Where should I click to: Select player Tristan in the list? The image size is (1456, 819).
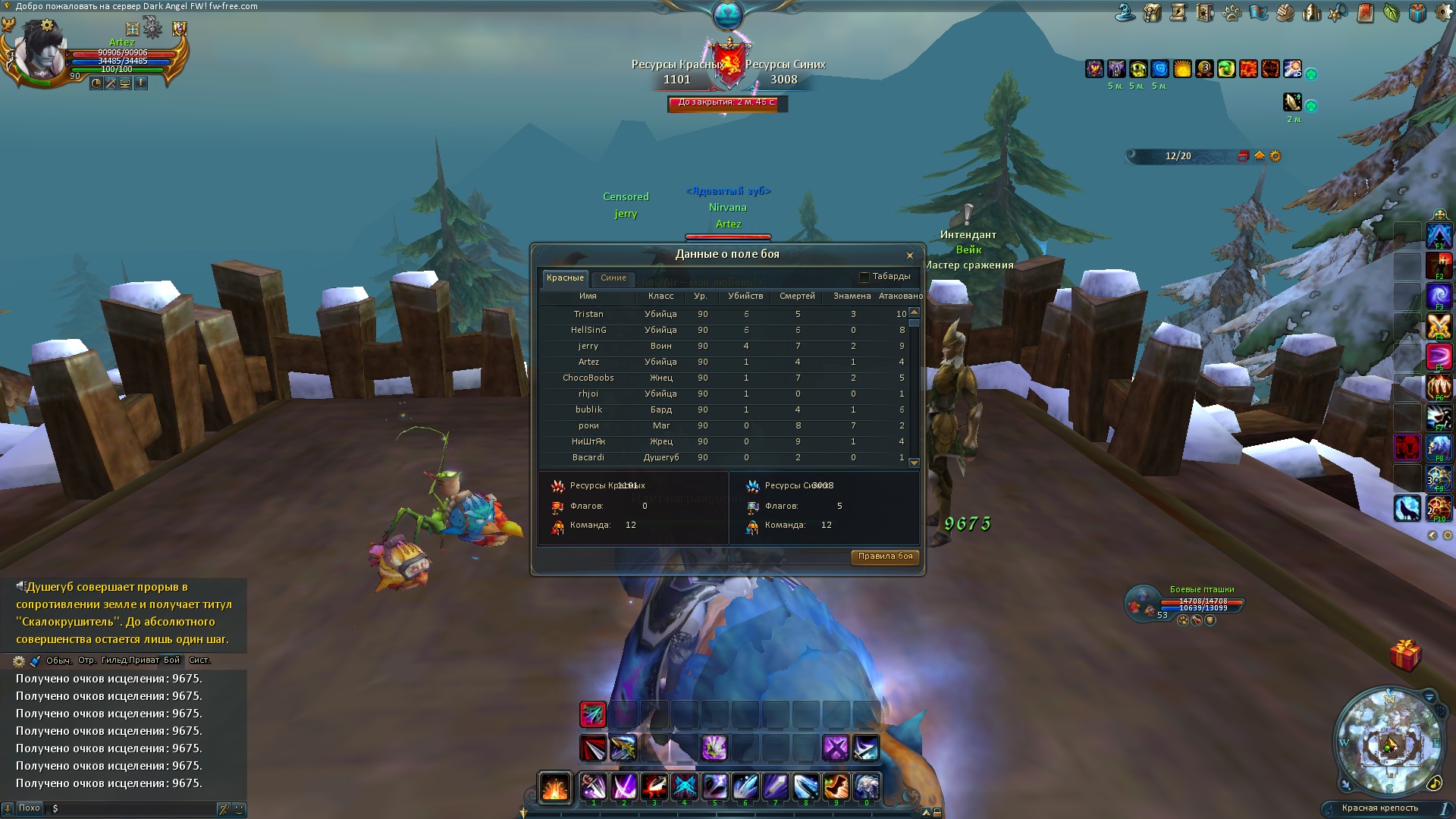588,314
